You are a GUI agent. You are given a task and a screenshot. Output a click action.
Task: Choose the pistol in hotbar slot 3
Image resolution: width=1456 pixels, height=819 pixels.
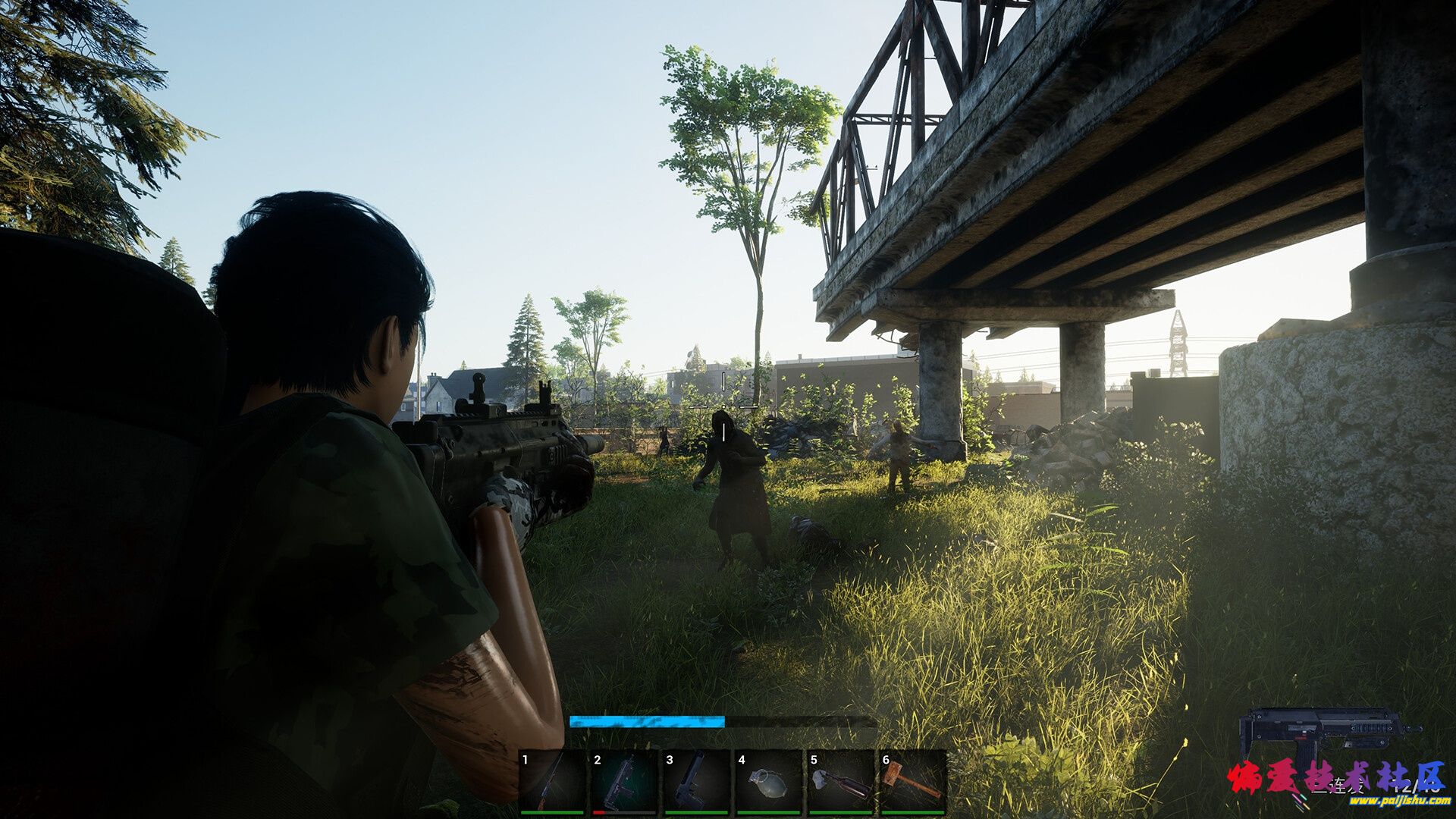pos(695,782)
